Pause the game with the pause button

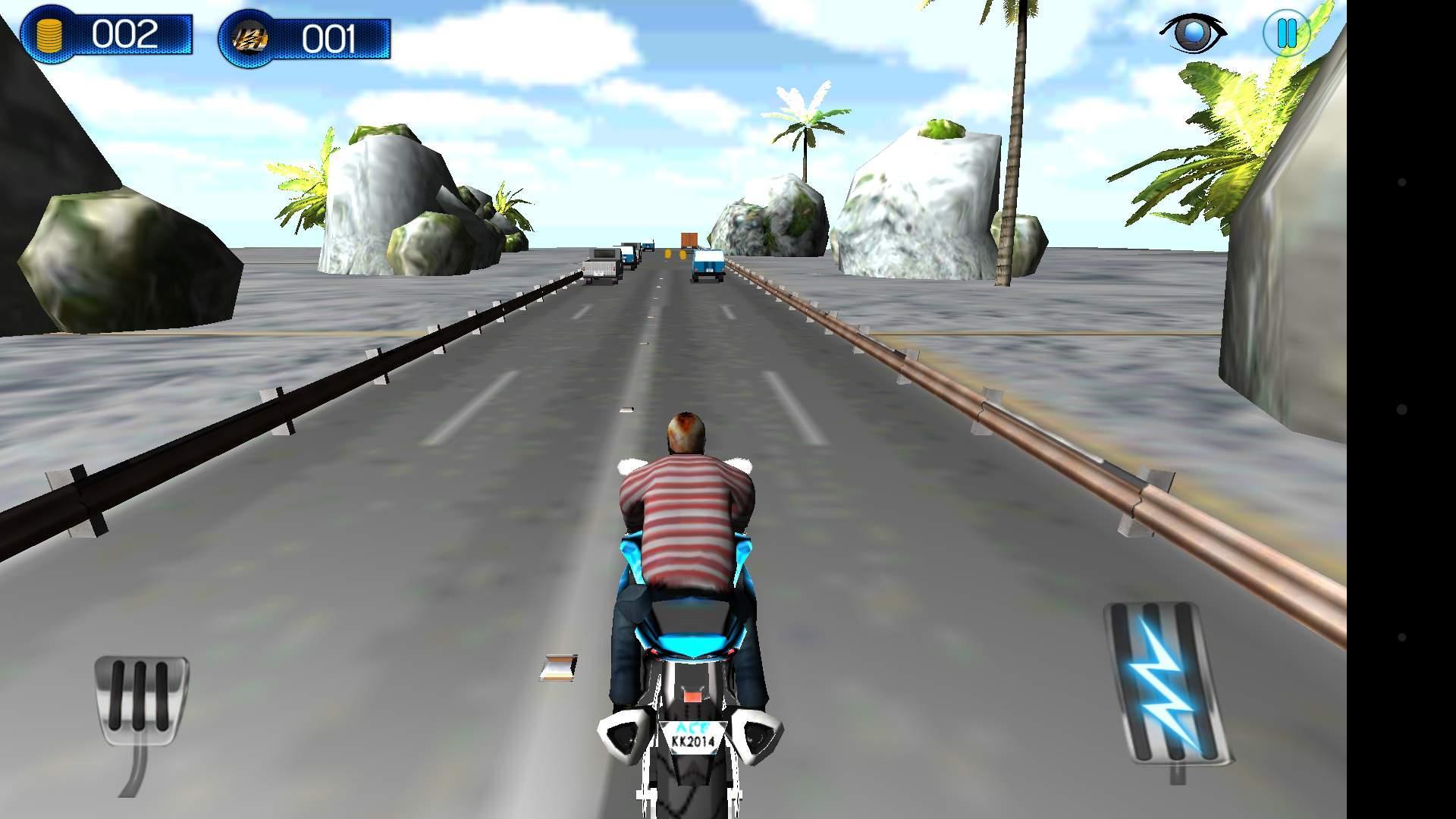[x=1285, y=32]
